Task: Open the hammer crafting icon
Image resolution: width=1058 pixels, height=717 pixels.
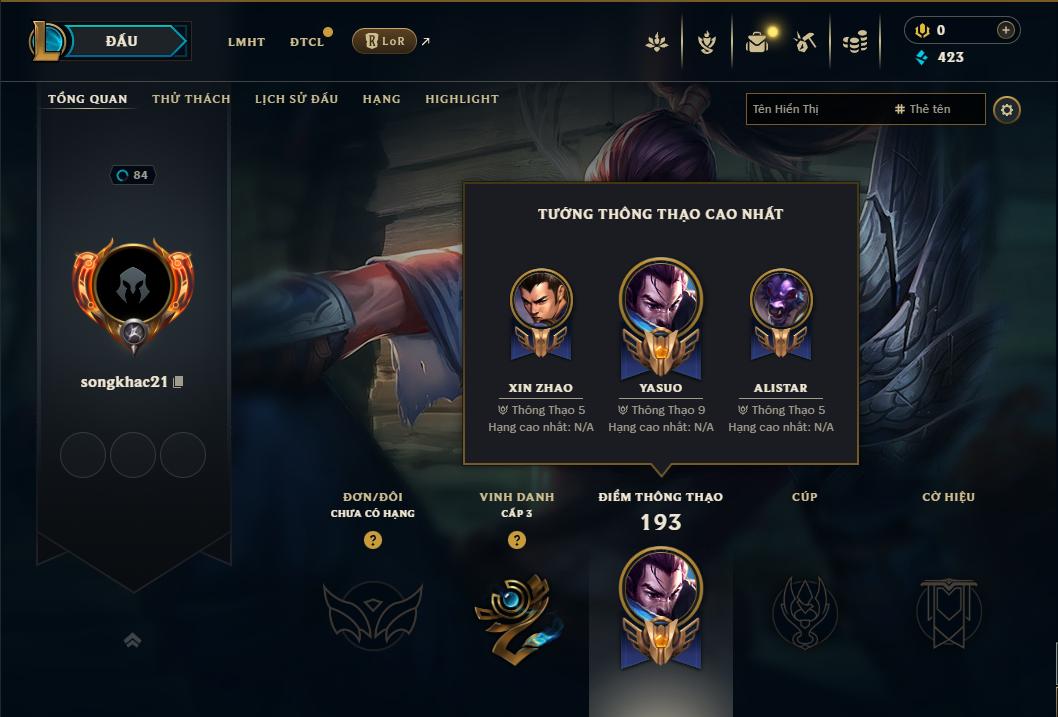Action: pyautogui.click(x=805, y=42)
